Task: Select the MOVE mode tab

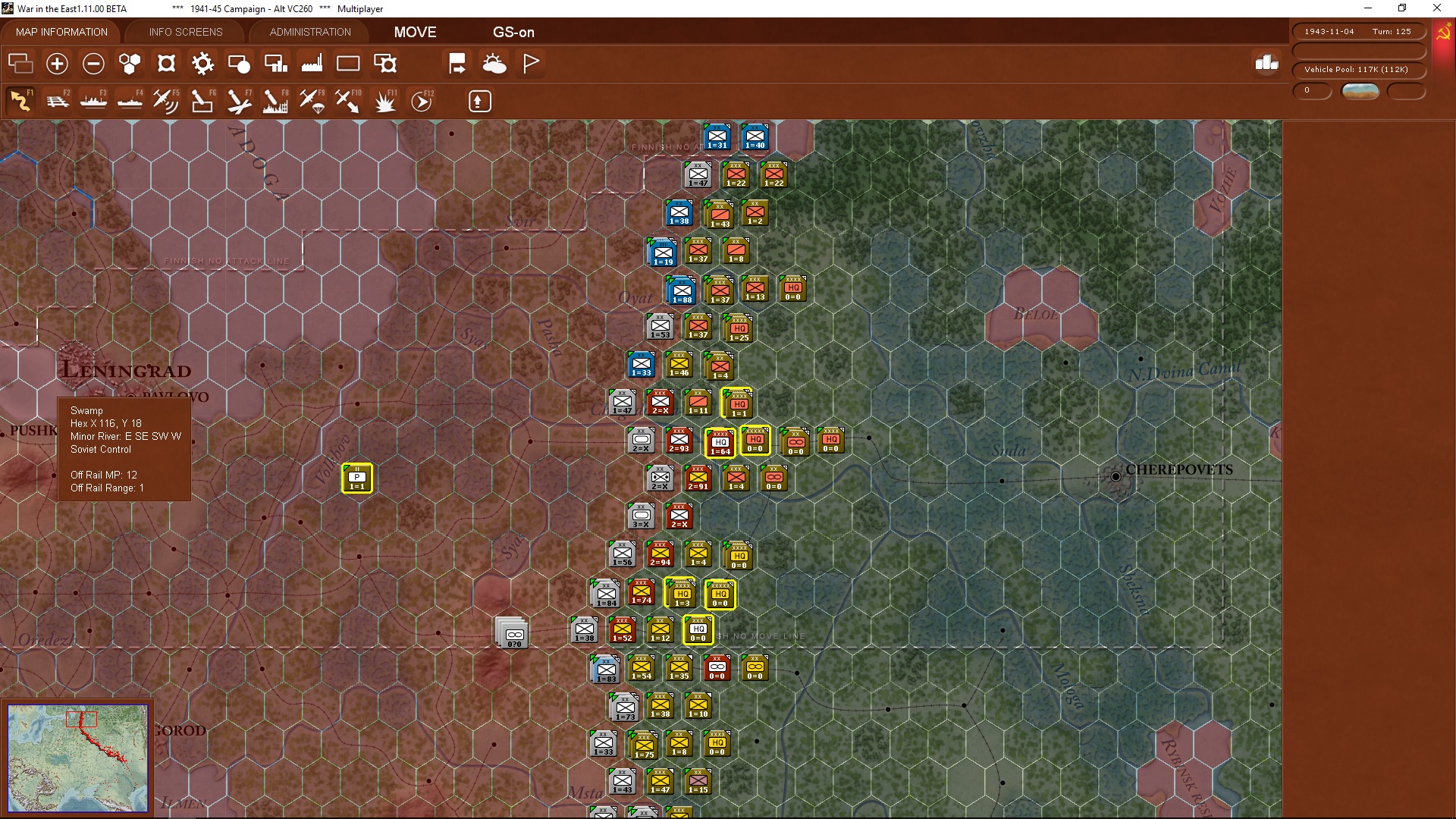Action: coord(414,32)
